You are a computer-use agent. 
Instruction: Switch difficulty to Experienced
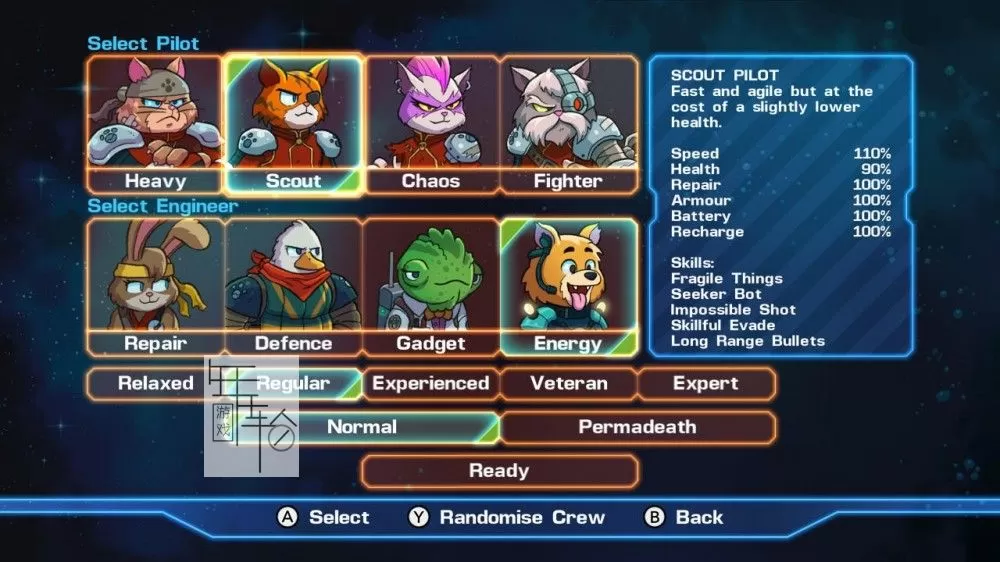tap(430, 384)
